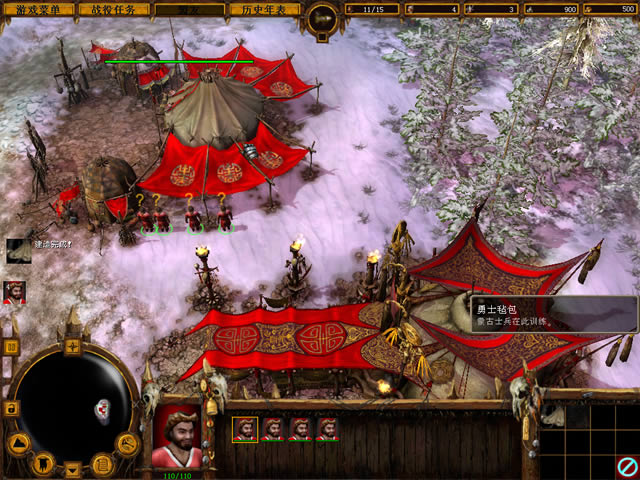Click the pause-bars button above the minimap
The width and height of the screenshot is (640, 480).
tap(12, 346)
